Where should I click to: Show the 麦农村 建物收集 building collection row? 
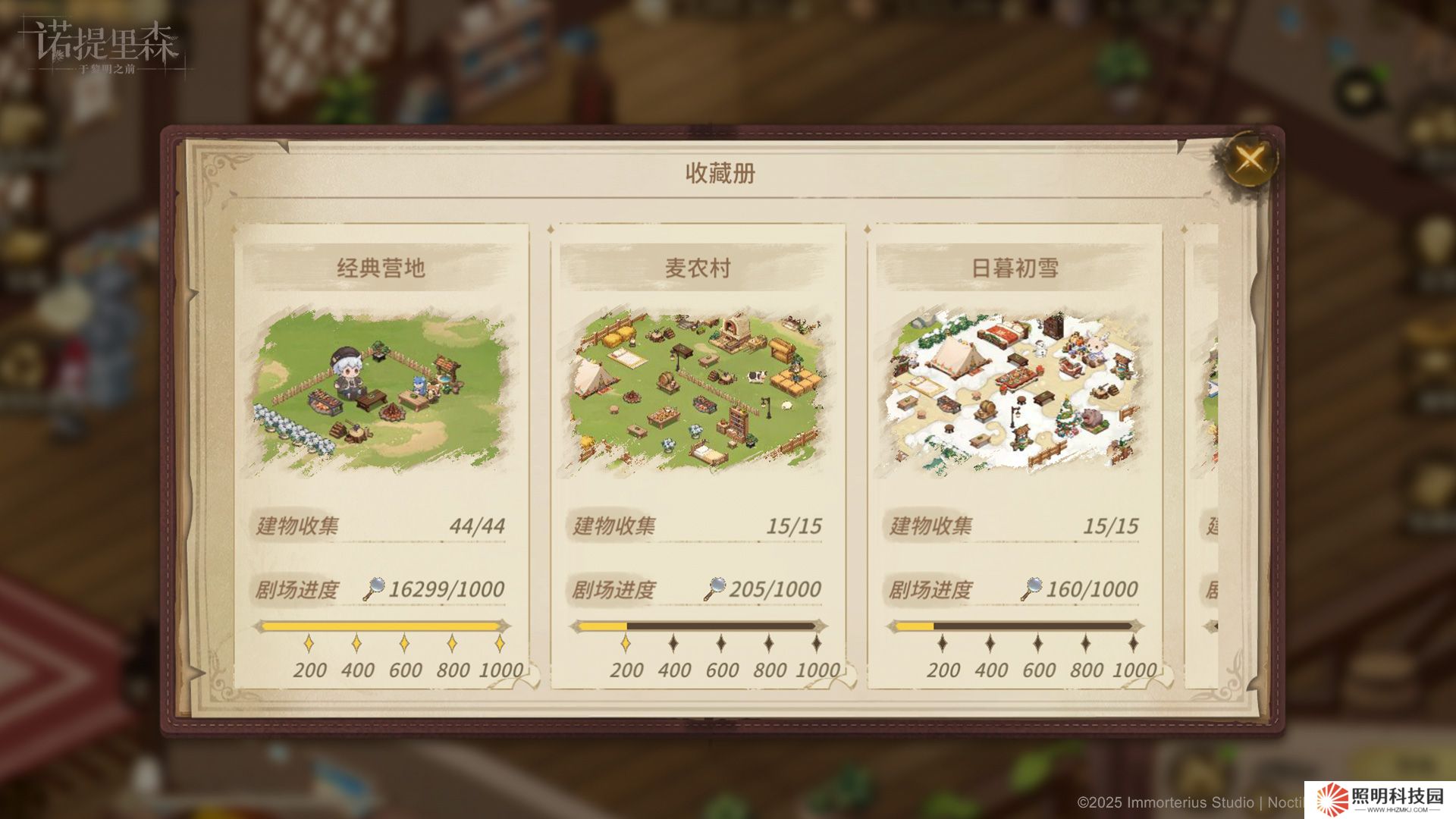click(x=697, y=526)
